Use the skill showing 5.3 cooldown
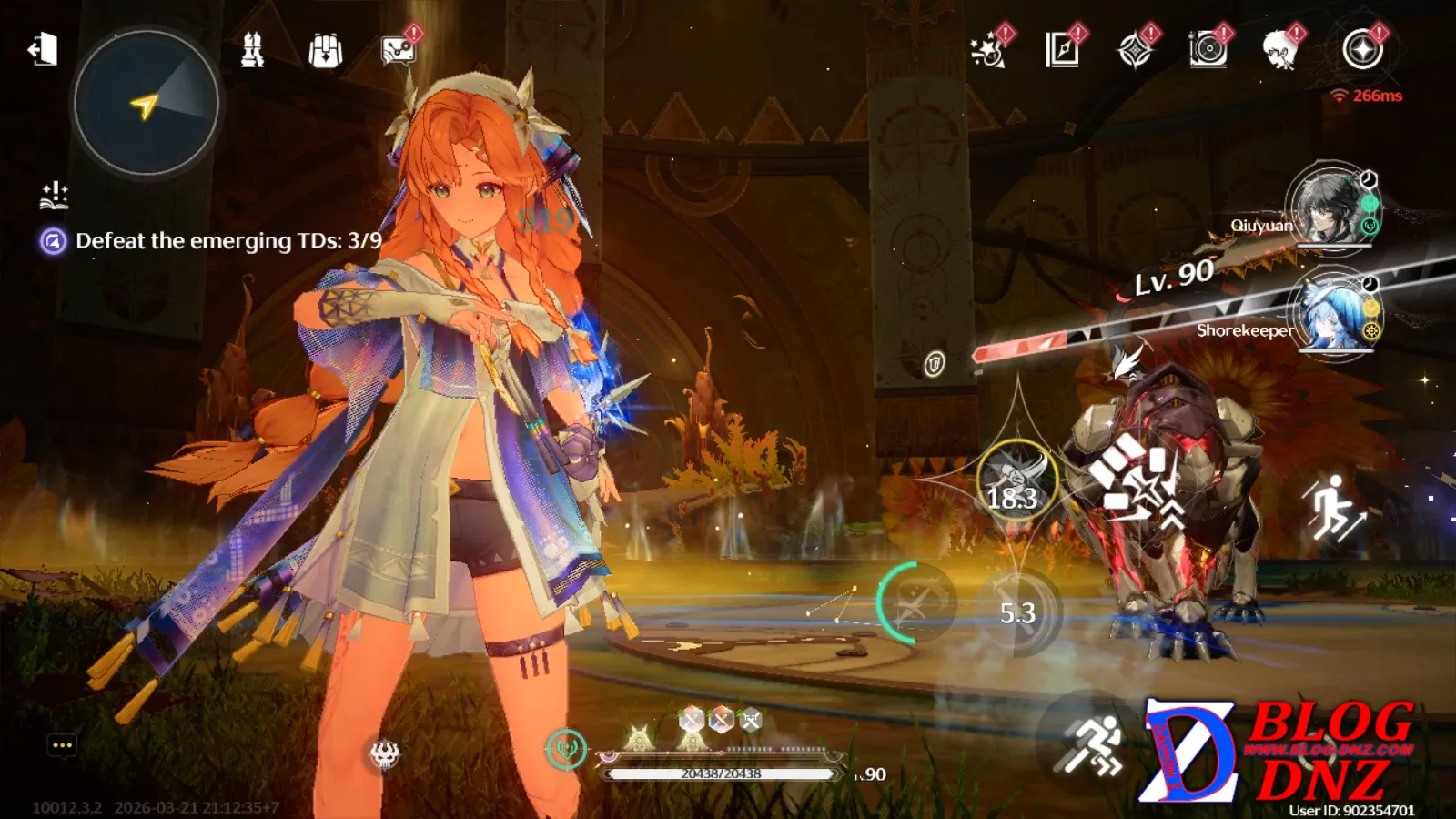The height and width of the screenshot is (819, 1456). point(1018,612)
